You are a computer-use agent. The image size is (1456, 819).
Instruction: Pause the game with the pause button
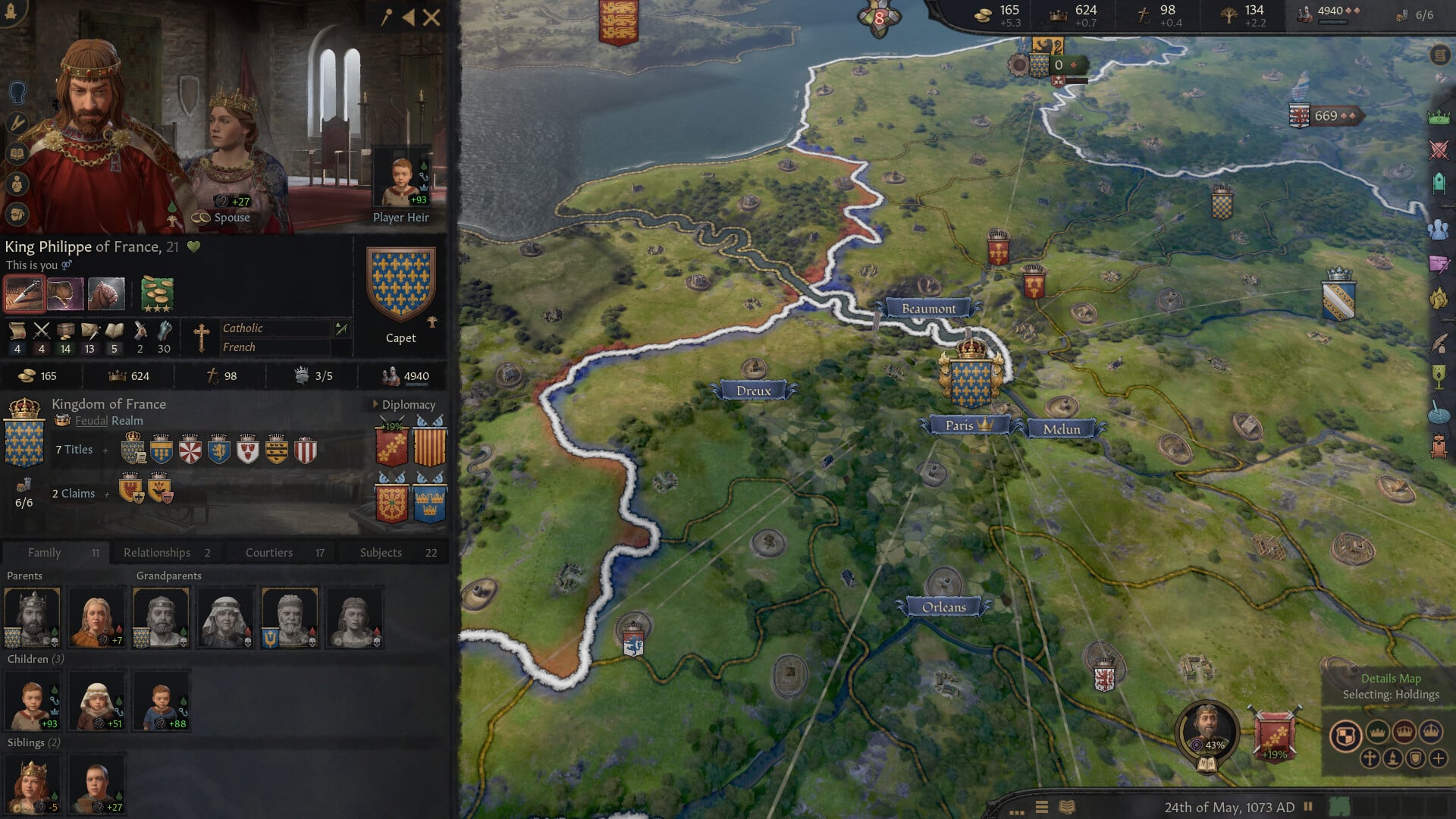click(1307, 806)
